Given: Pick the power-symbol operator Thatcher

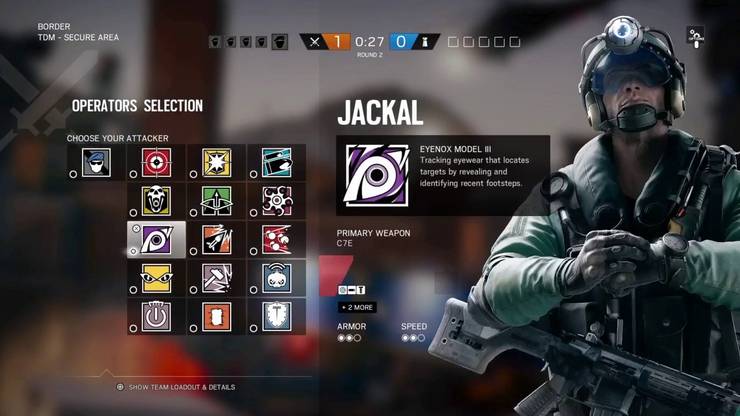Looking at the screenshot, I should pos(156,316).
